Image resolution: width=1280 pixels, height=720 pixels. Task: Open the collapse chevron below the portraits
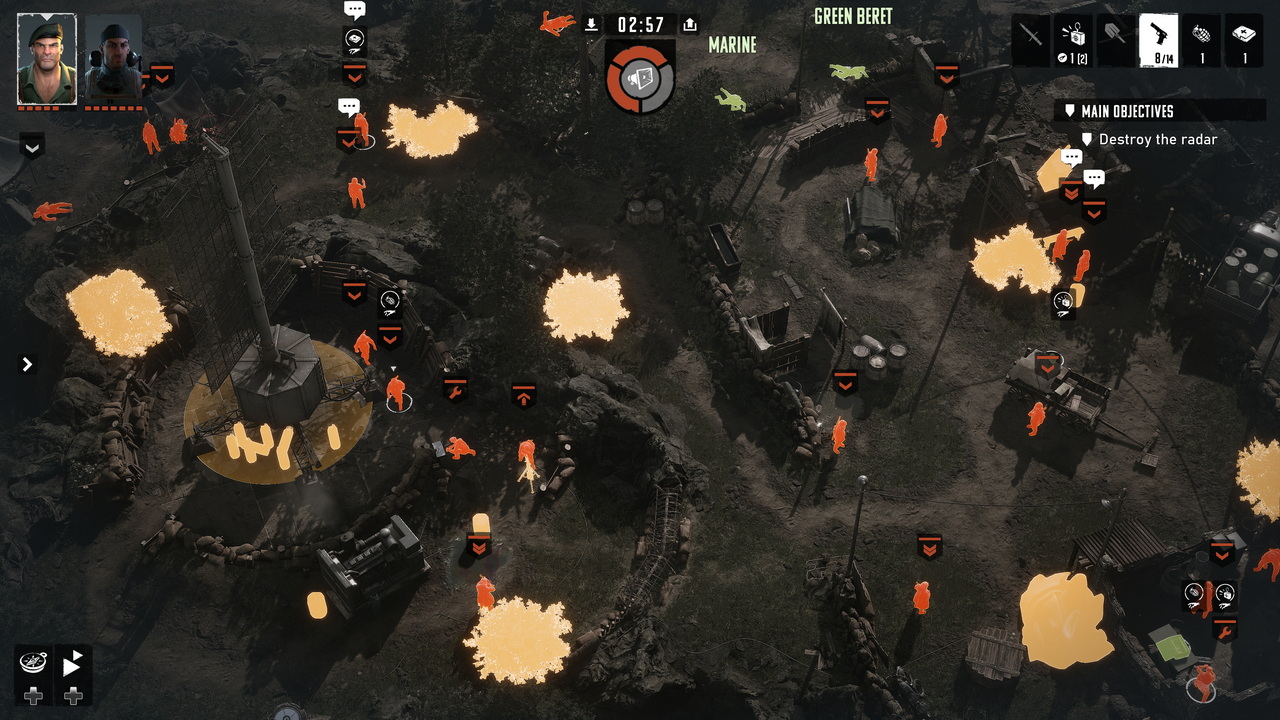(x=32, y=148)
